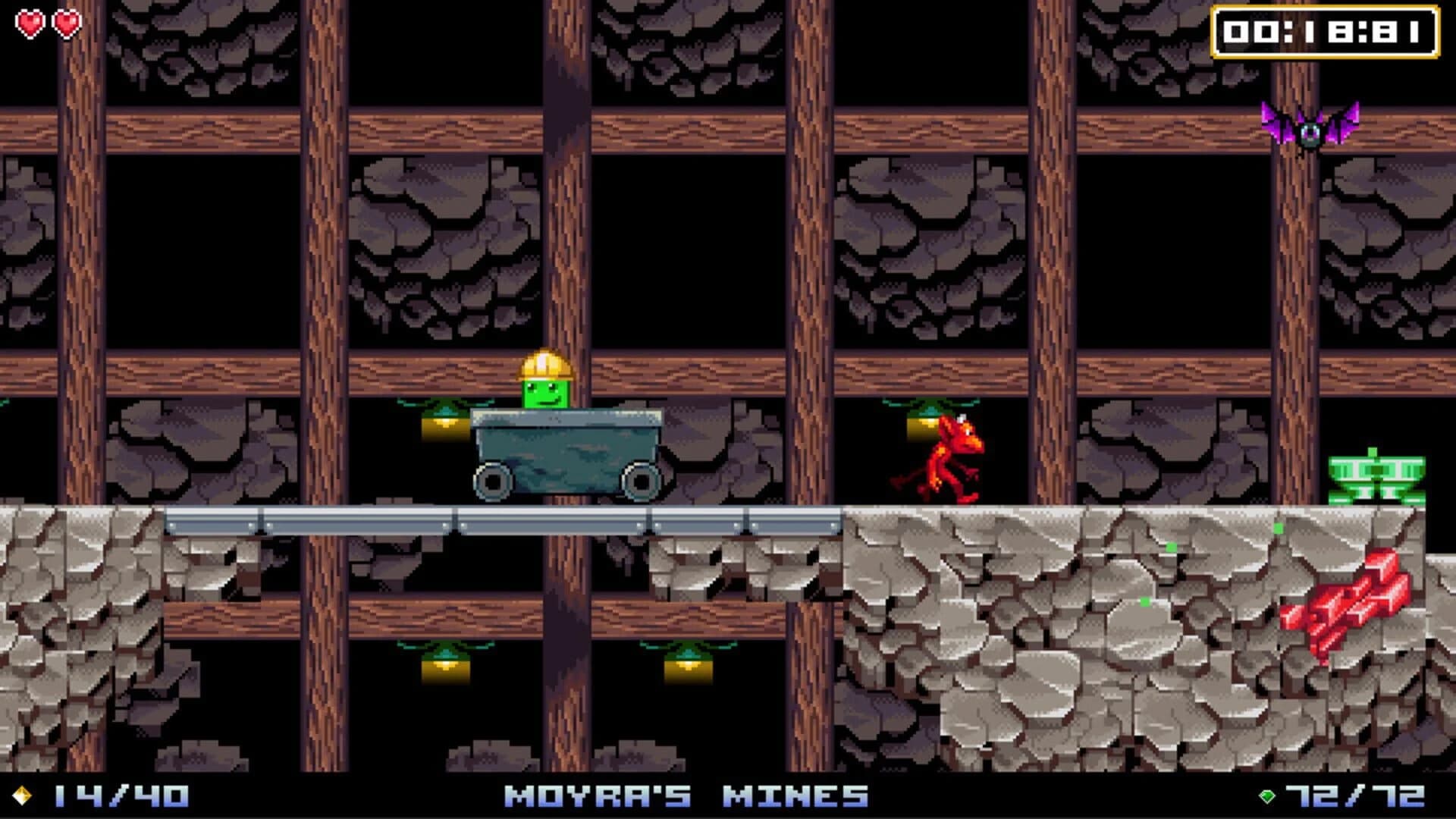Select the slime character wearing a hard hat
This screenshot has height=819, width=1456.
[544, 387]
